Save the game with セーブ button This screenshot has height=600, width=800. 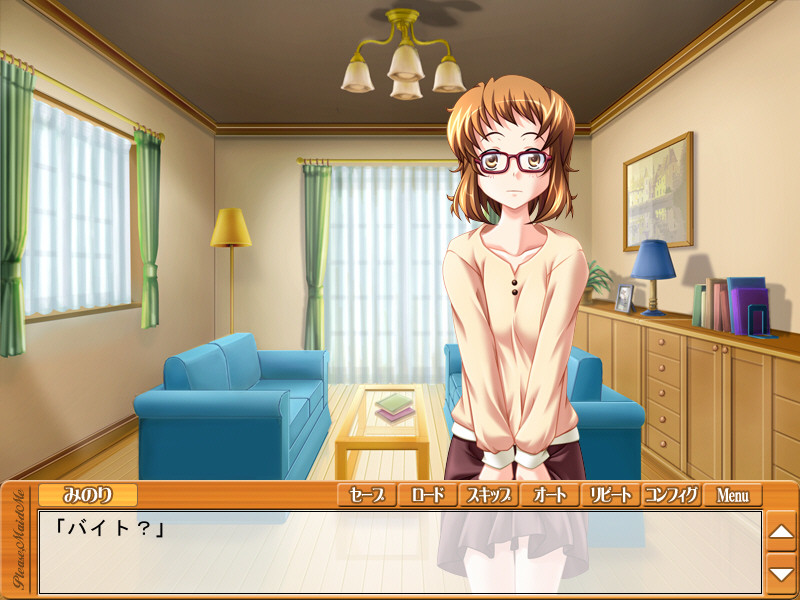pos(367,495)
